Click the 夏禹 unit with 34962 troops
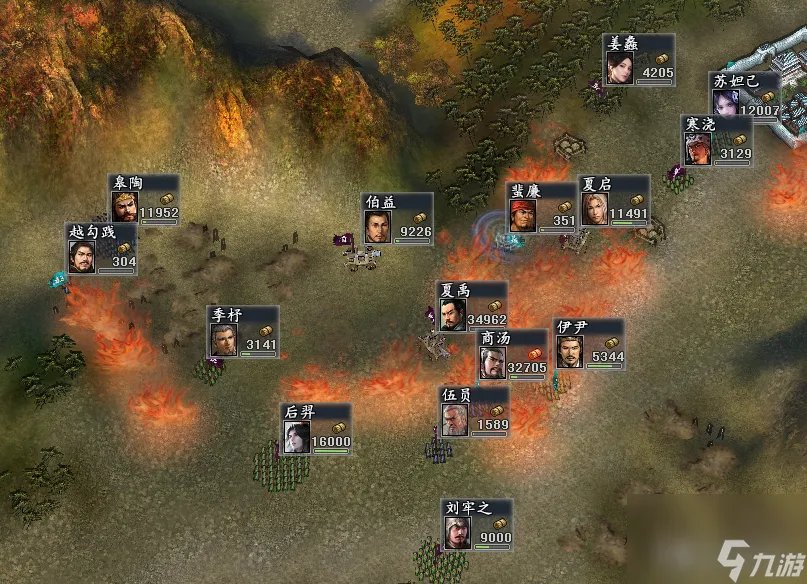The width and height of the screenshot is (807, 584). (472, 307)
